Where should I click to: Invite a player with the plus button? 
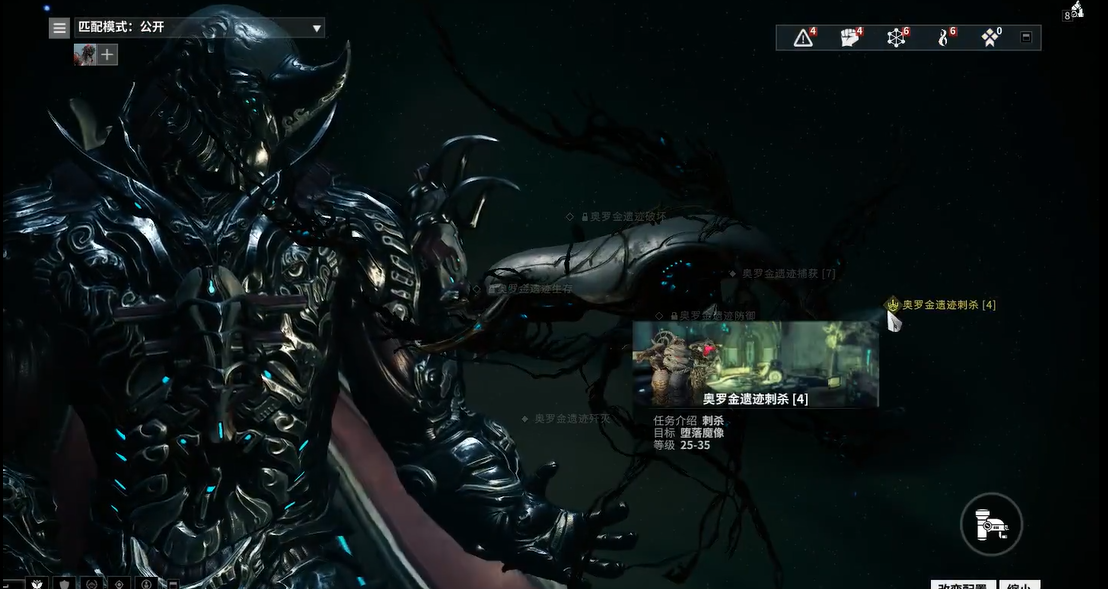tap(107, 54)
